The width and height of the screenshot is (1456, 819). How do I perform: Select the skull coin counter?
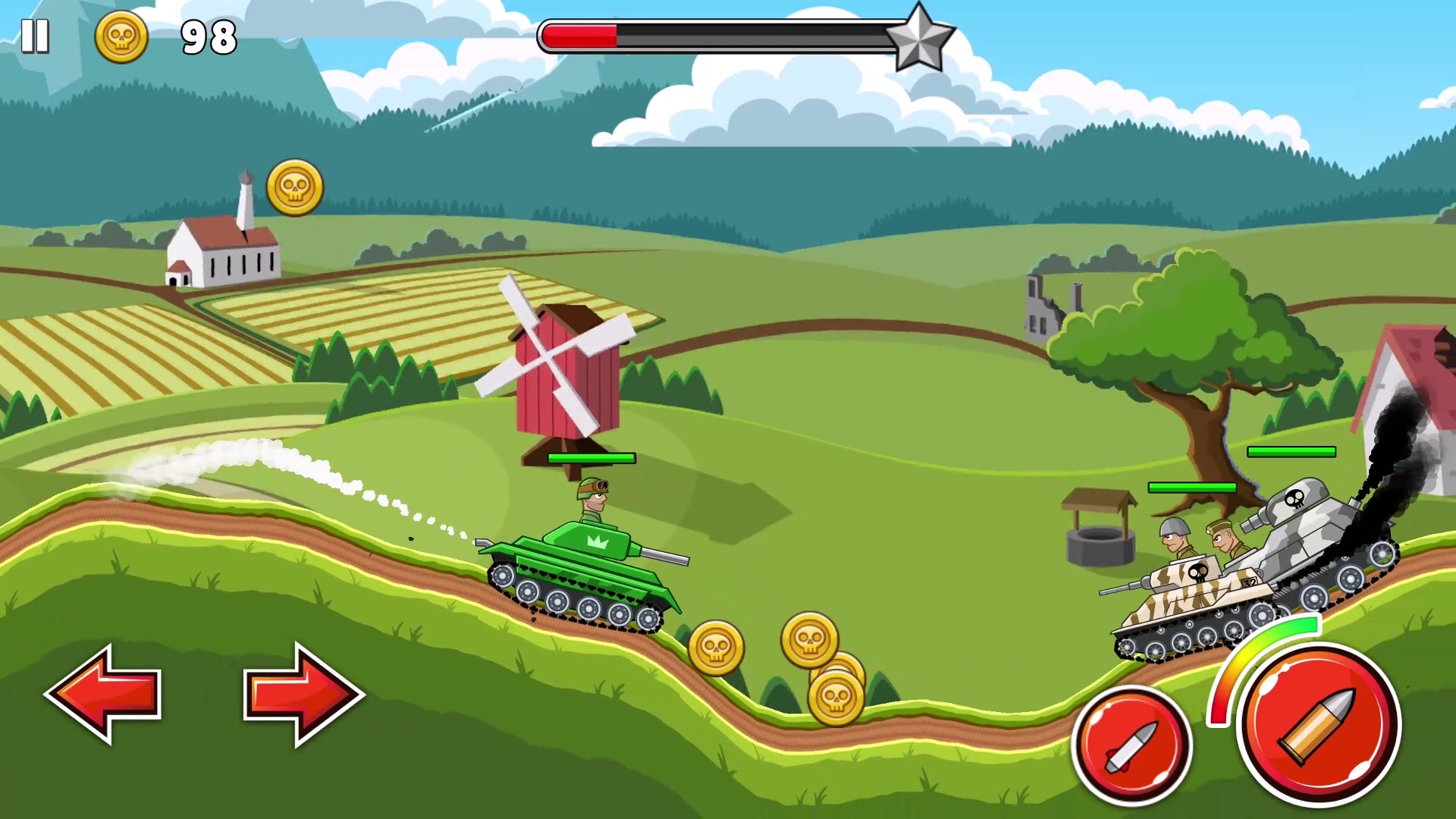tap(122, 38)
